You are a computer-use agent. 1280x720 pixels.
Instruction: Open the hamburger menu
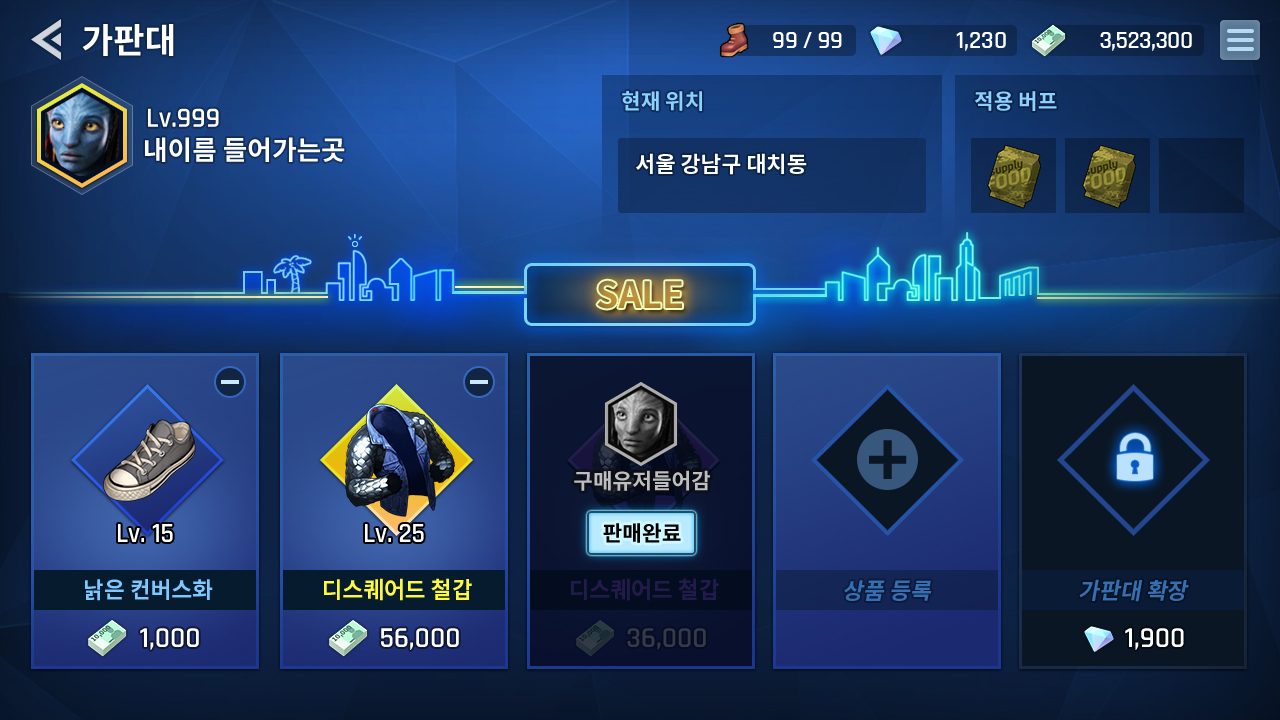pos(1239,40)
